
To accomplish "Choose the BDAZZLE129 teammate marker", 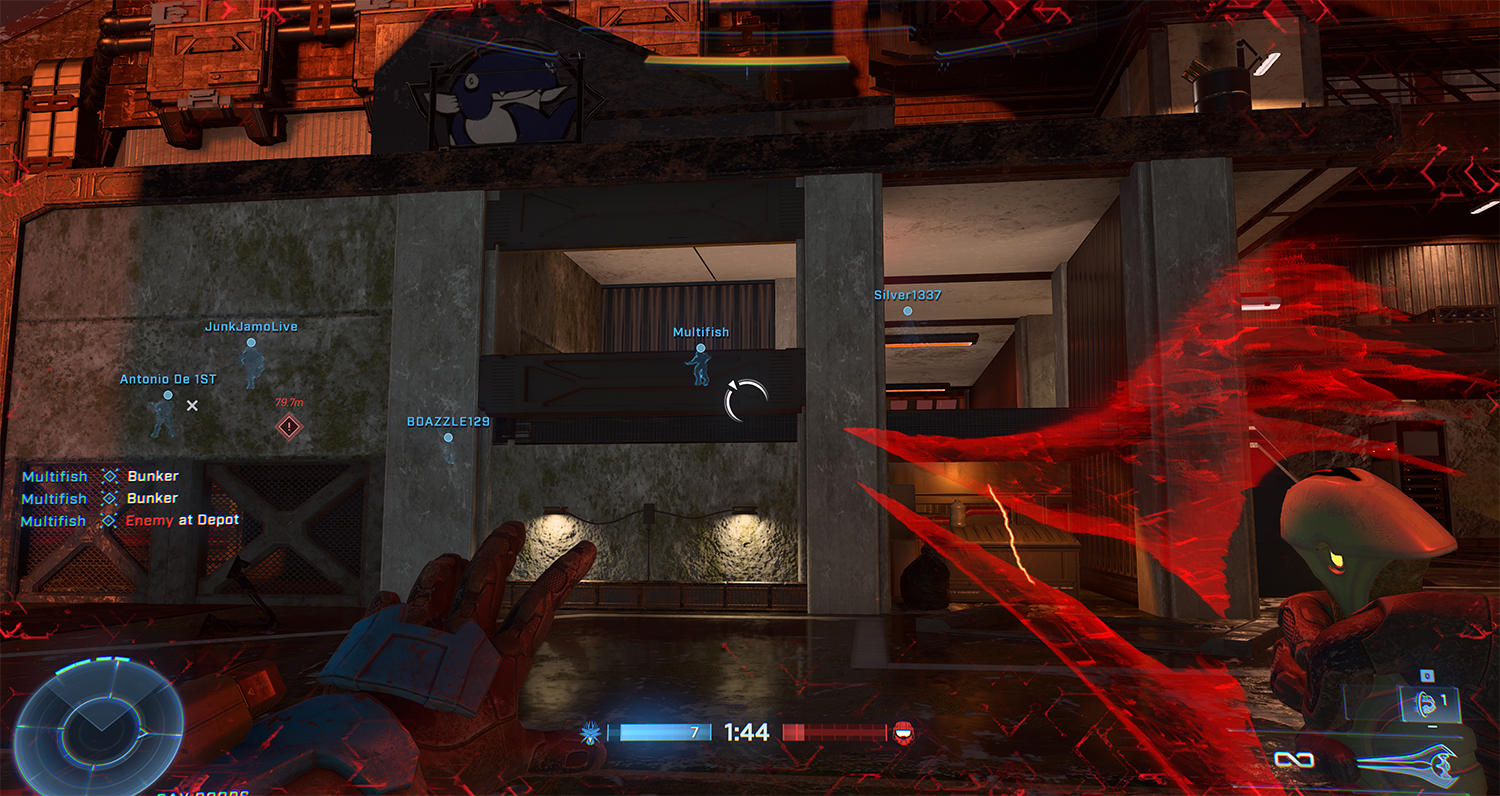I will pos(448,438).
